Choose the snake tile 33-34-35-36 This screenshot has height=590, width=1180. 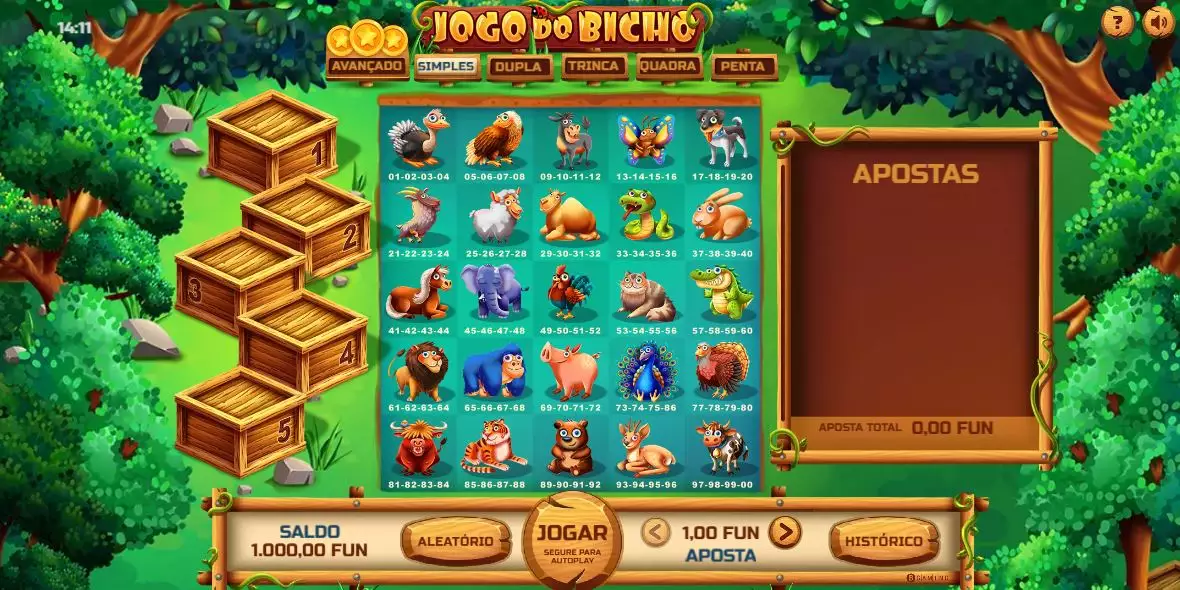click(645, 220)
